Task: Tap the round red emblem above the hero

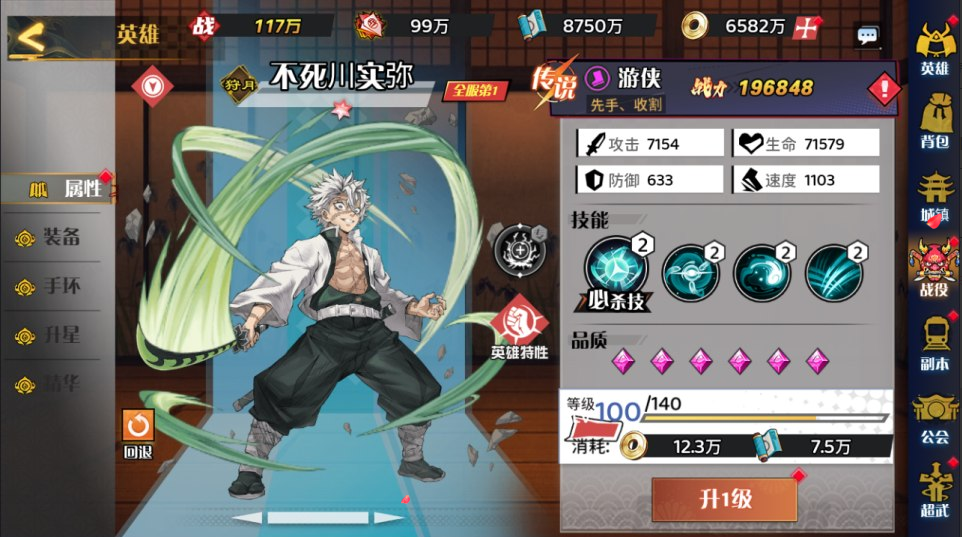Action: click(x=152, y=86)
